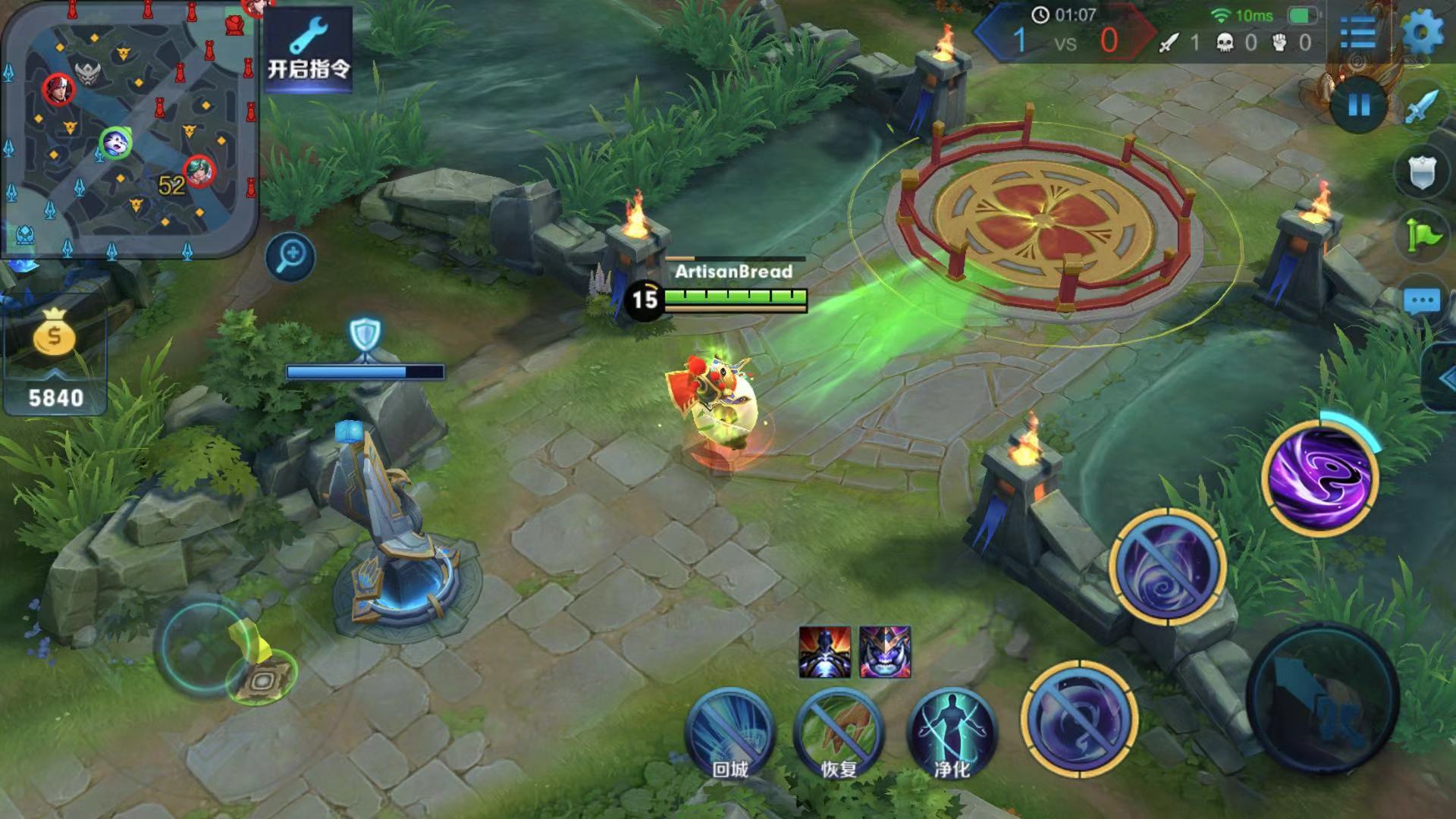The image size is (1456, 819).
Task: Select the shield defend signal icon
Action: pos(1421,173)
